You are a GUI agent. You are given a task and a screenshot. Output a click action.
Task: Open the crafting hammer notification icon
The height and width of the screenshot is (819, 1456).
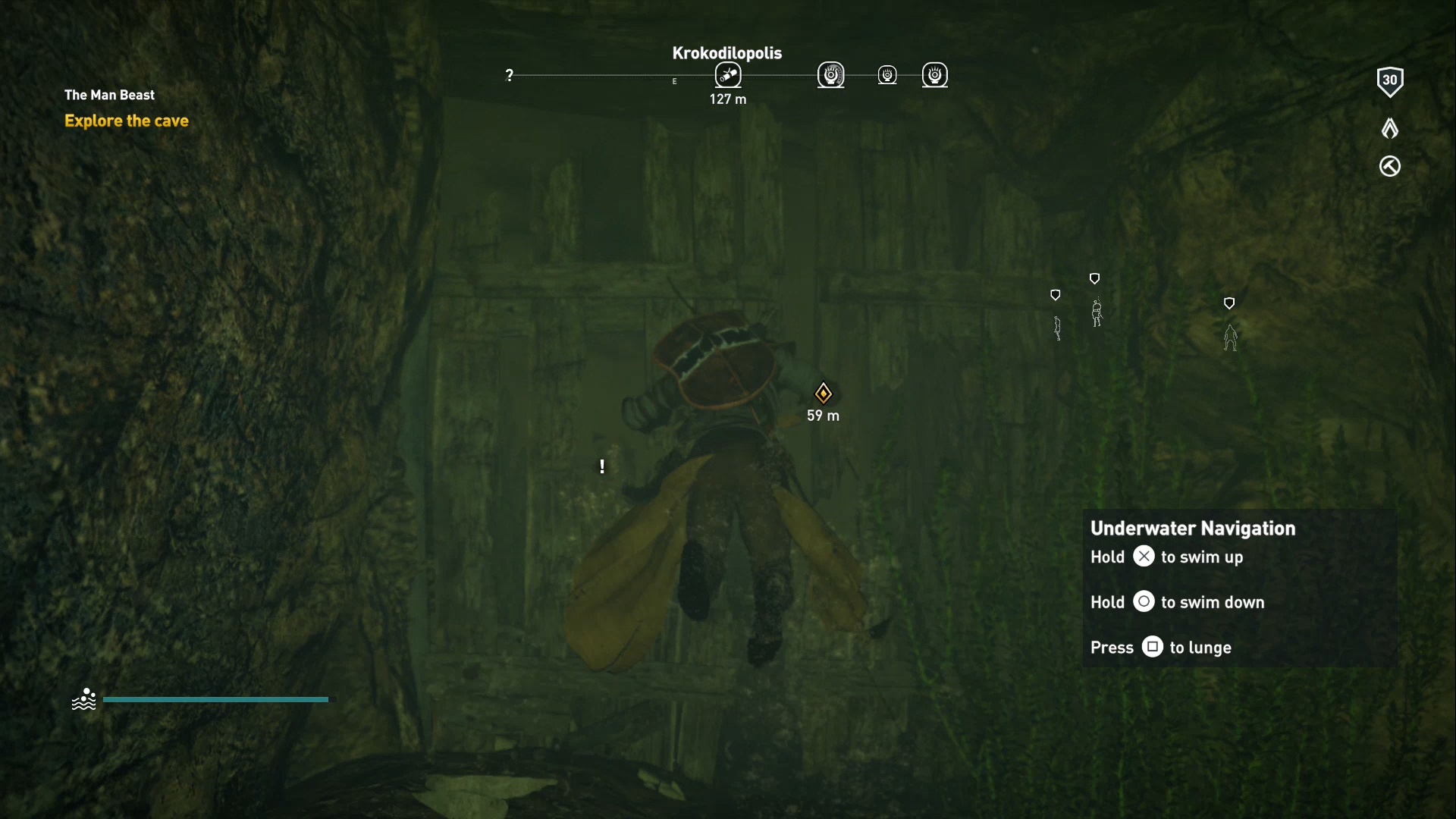pos(1389,166)
